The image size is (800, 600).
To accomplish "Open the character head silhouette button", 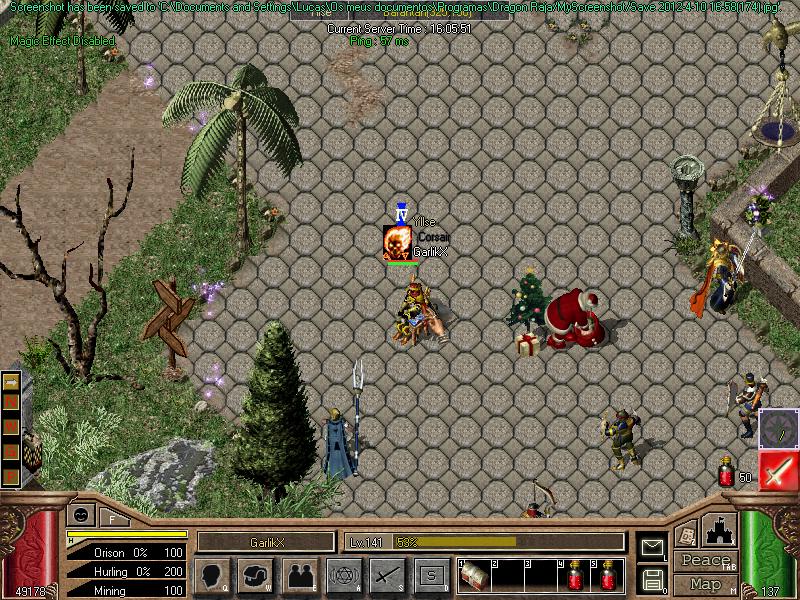I will coord(214,576).
